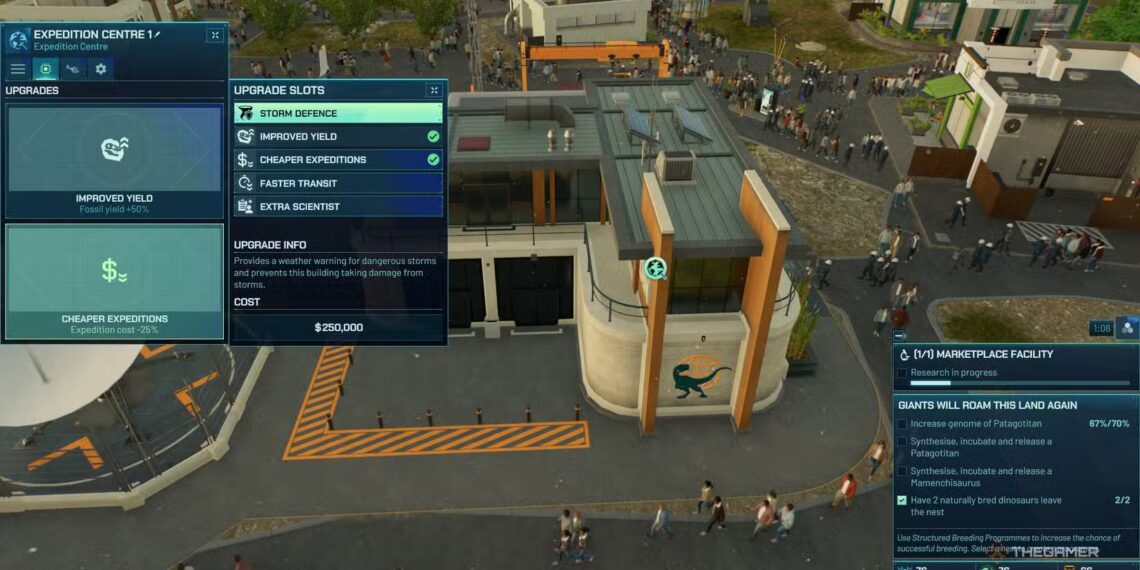
Task: Click the icon beside the 1:06 timer
Action: (x=1127, y=327)
